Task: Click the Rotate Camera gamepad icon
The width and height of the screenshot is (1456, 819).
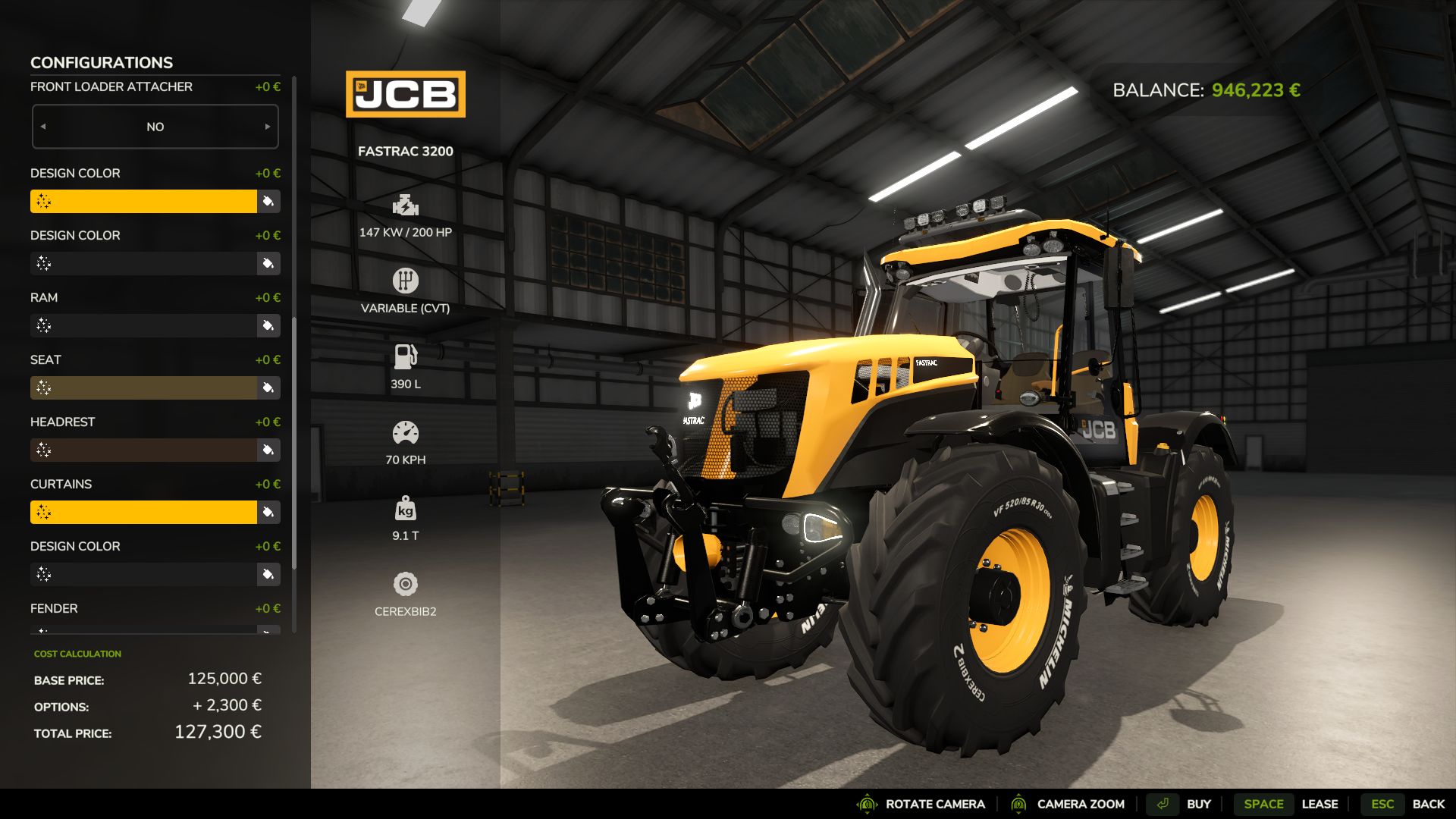Action: 866,804
